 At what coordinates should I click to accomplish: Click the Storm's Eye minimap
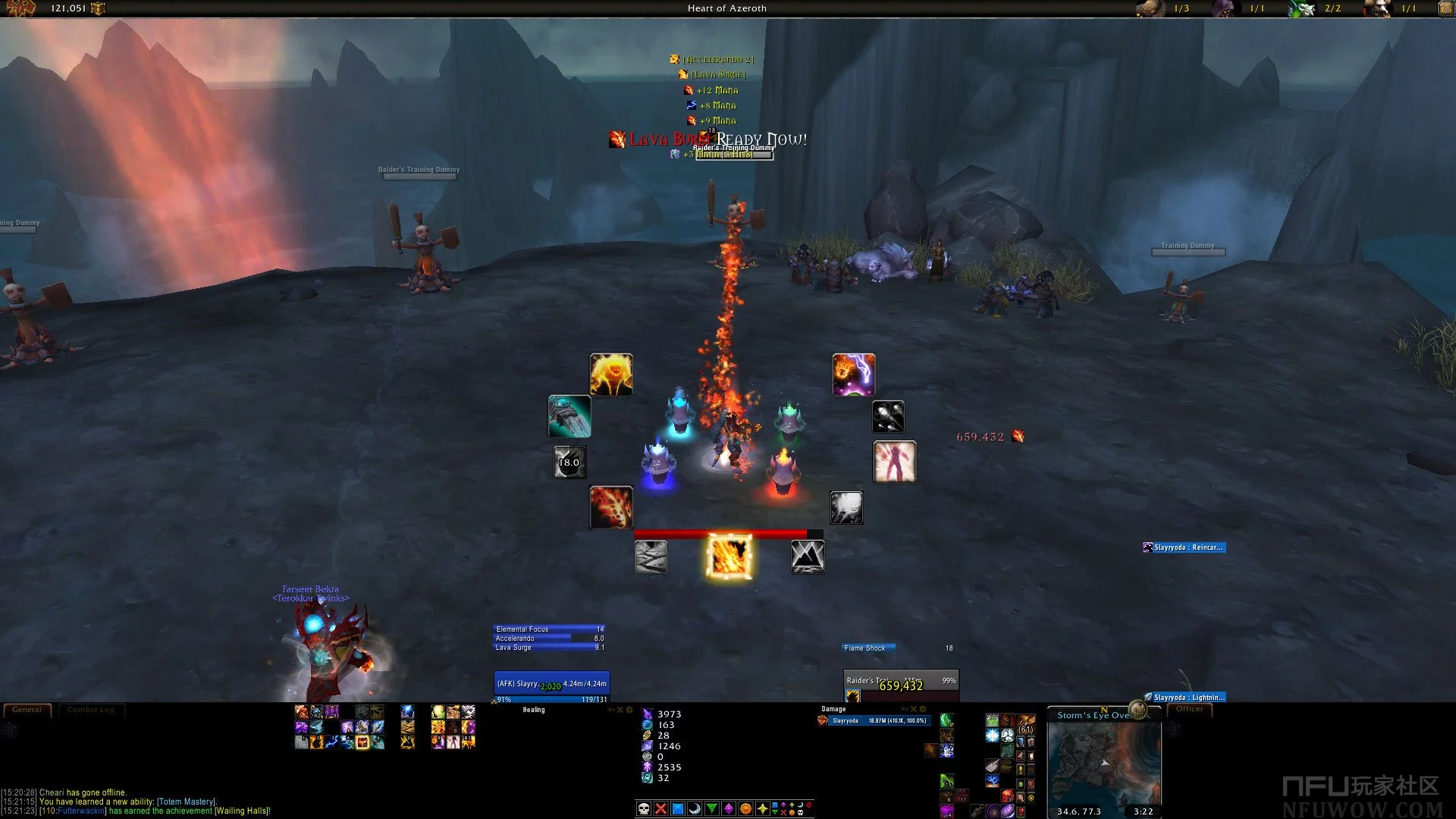(1104, 764)
